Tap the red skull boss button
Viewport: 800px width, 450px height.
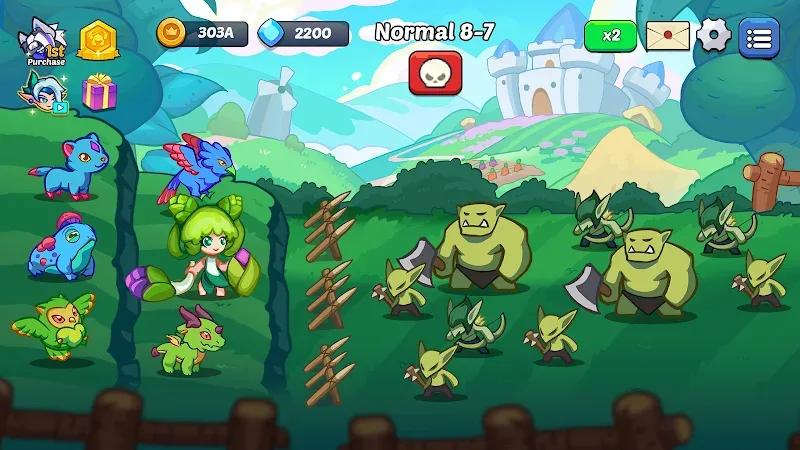[x=434, y=72]
